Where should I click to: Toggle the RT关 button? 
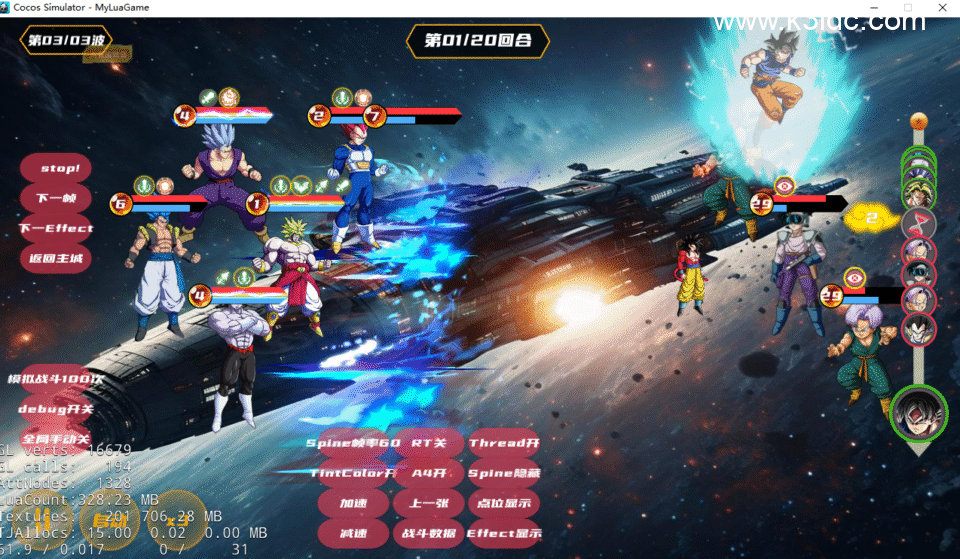pos(428,443)
